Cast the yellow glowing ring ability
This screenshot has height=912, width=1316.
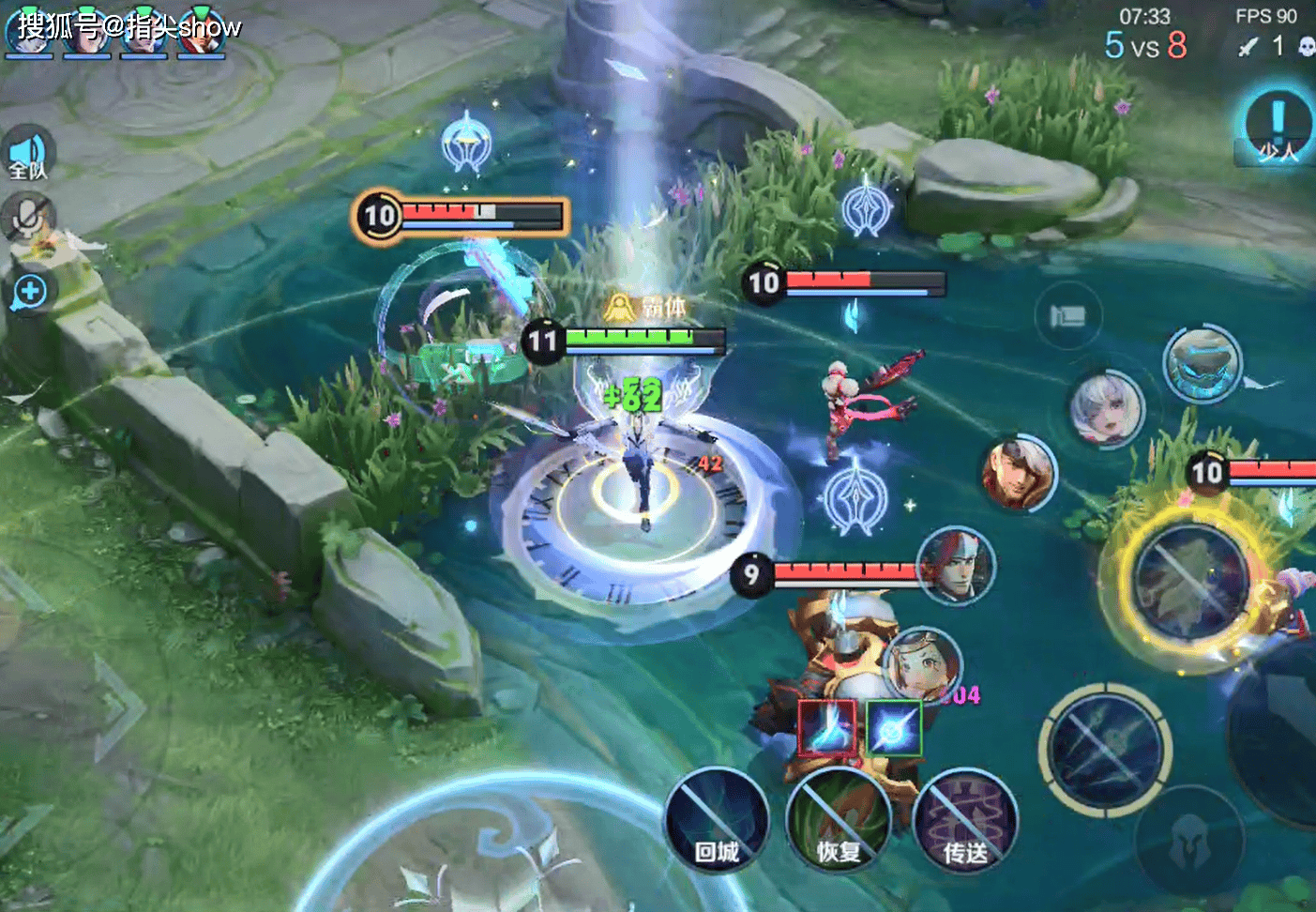(x=1189, y=582)
